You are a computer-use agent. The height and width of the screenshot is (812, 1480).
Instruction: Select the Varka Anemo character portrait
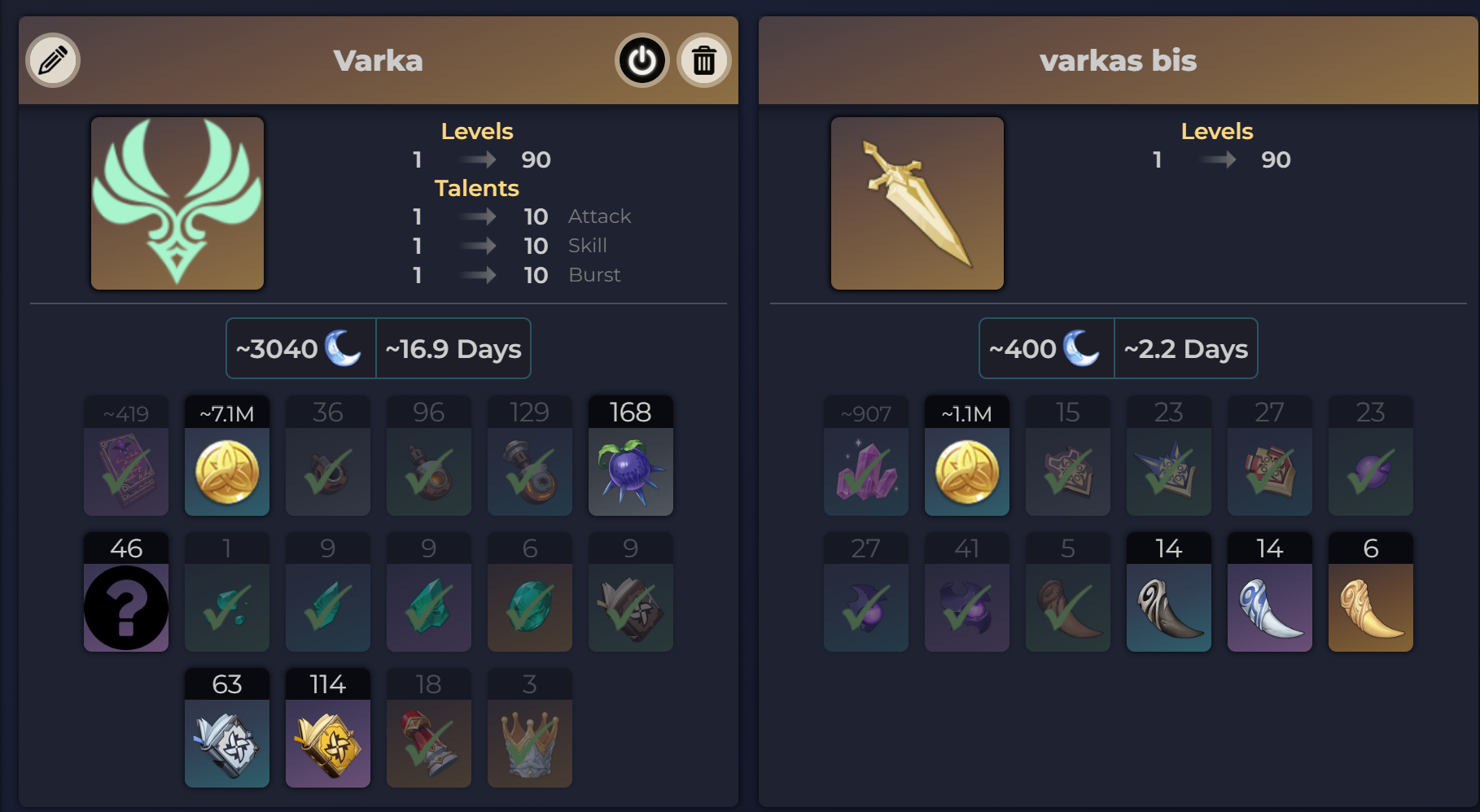click(177, 203)
